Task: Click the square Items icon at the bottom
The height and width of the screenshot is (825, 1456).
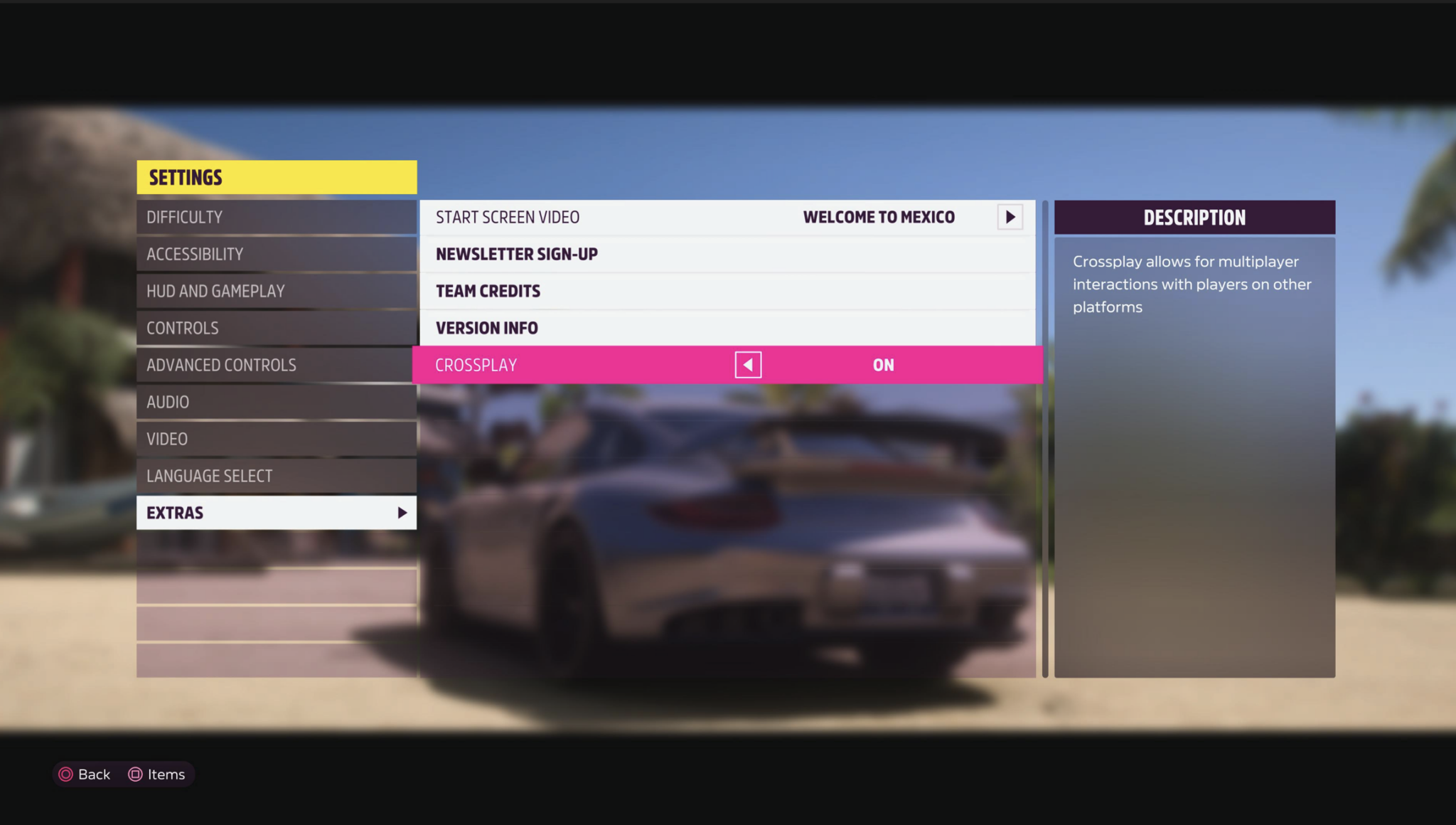Action: point(134,774)
